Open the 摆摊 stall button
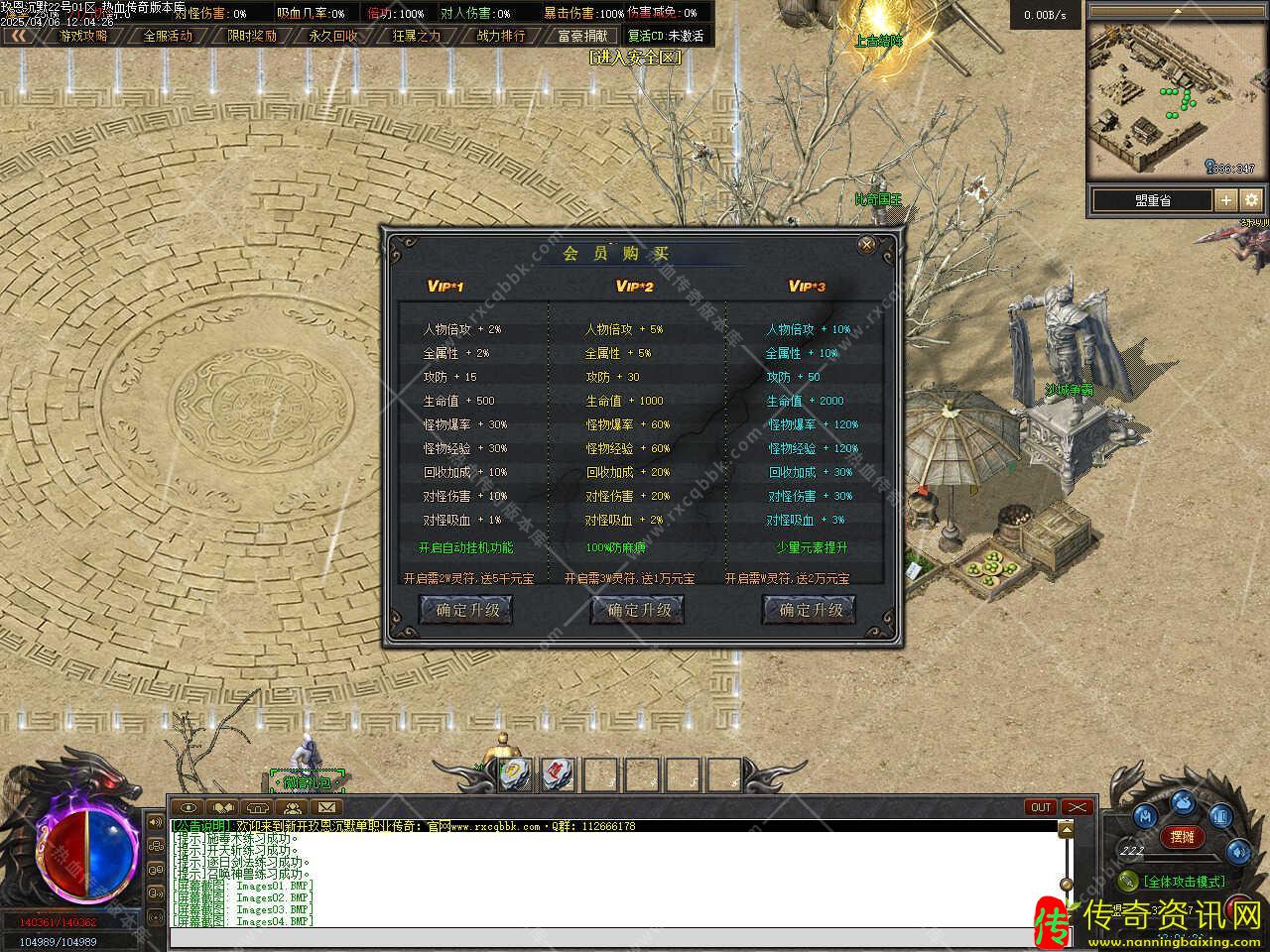Screen dimensions: 1270x952 1183,837
